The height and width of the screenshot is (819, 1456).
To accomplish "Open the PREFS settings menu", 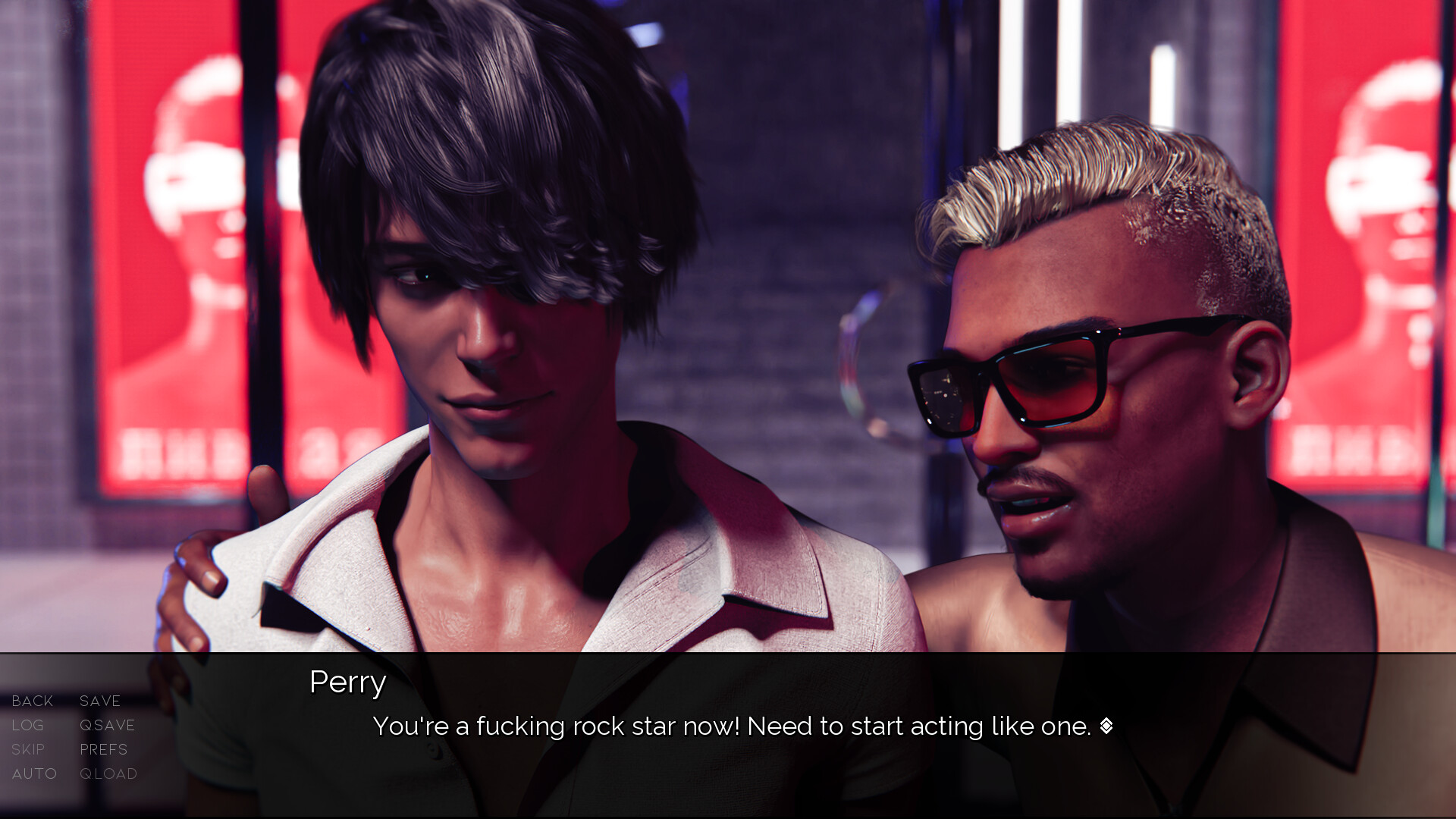I will pyautogui.click(x=104, y=750).
